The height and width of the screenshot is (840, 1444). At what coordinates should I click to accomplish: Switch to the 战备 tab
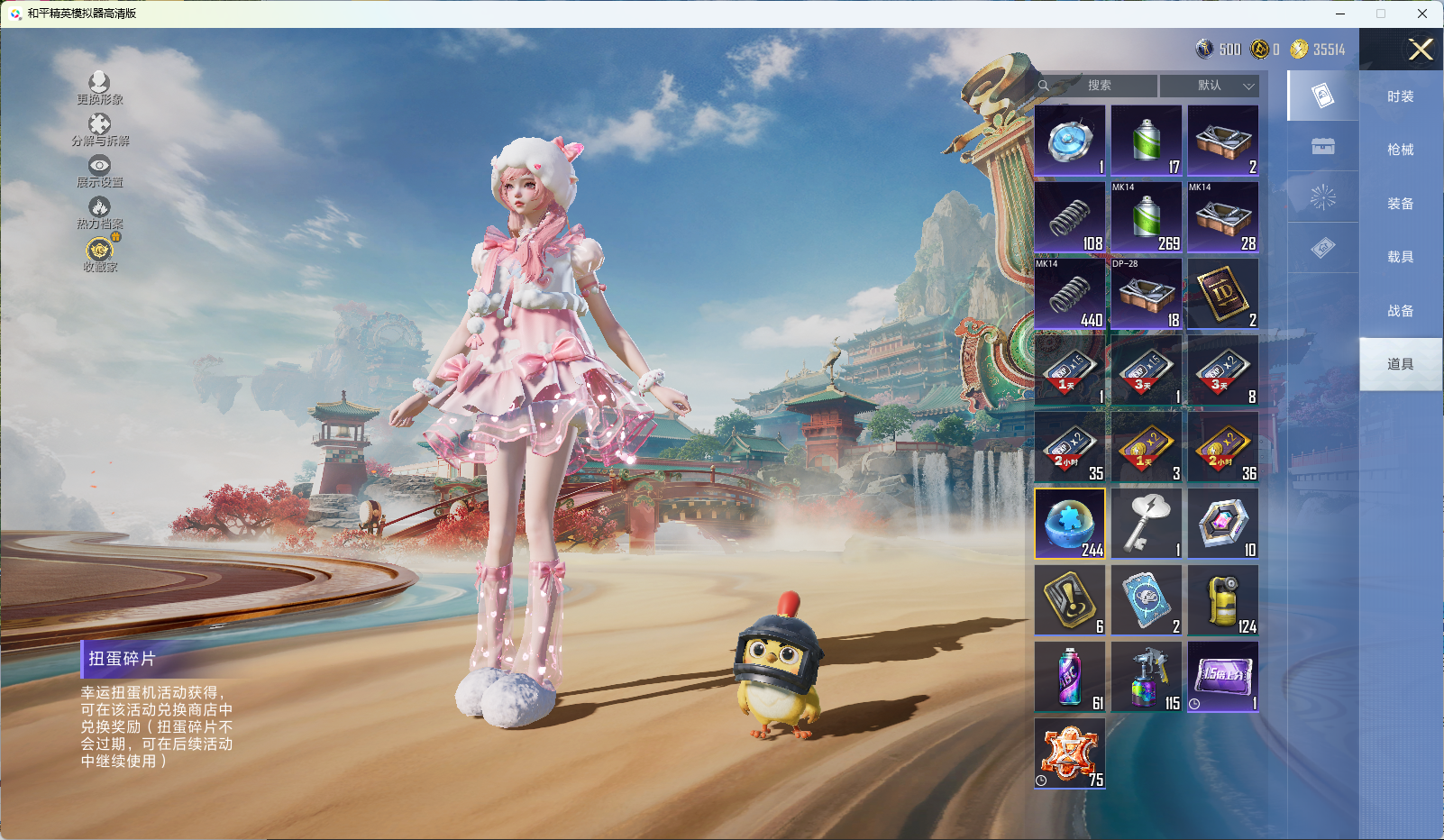1400,311
